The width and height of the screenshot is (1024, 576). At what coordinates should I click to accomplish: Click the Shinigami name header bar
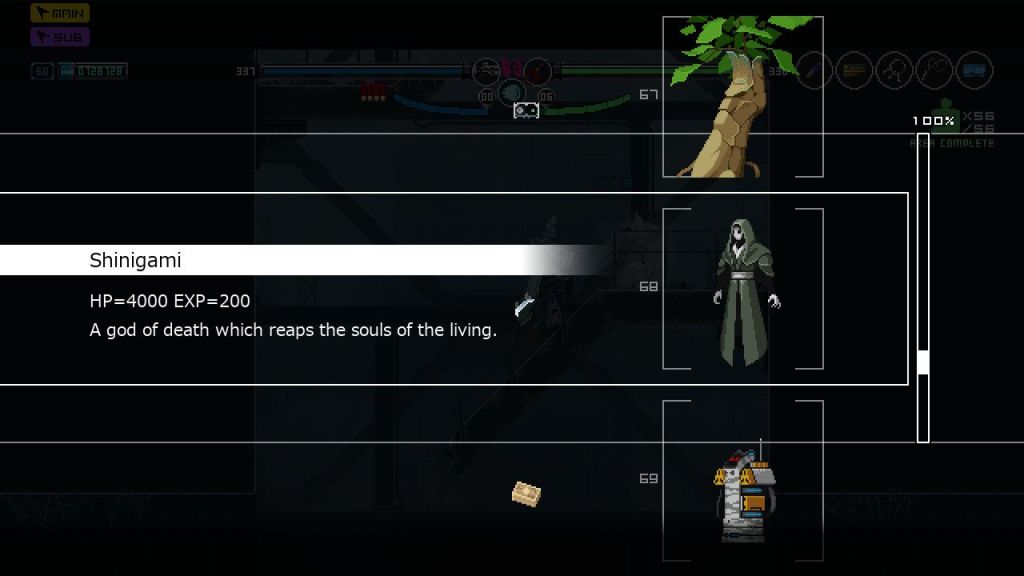click(x=300, y=260)
